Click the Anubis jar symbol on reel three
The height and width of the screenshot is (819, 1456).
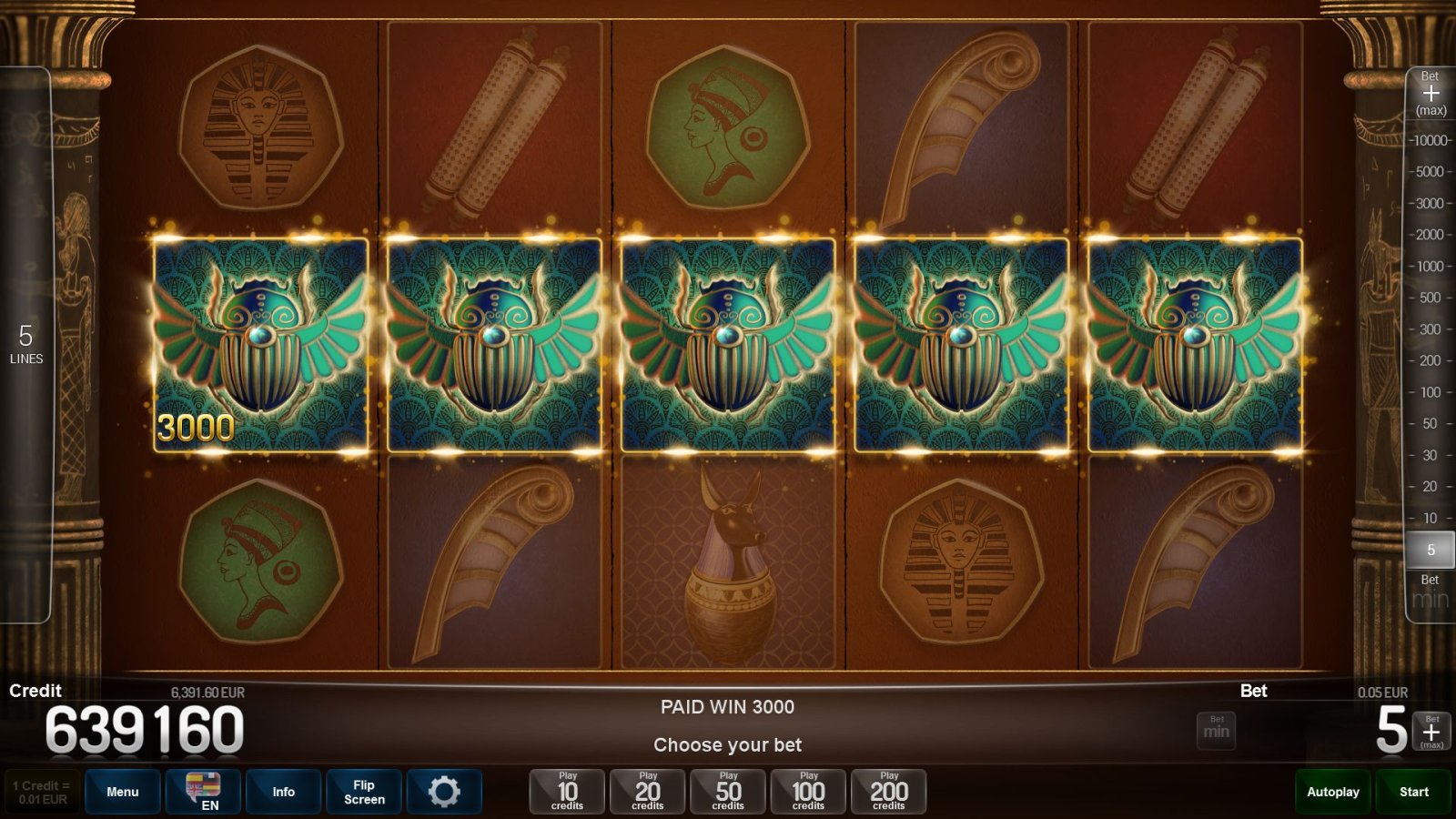(727, 569)
